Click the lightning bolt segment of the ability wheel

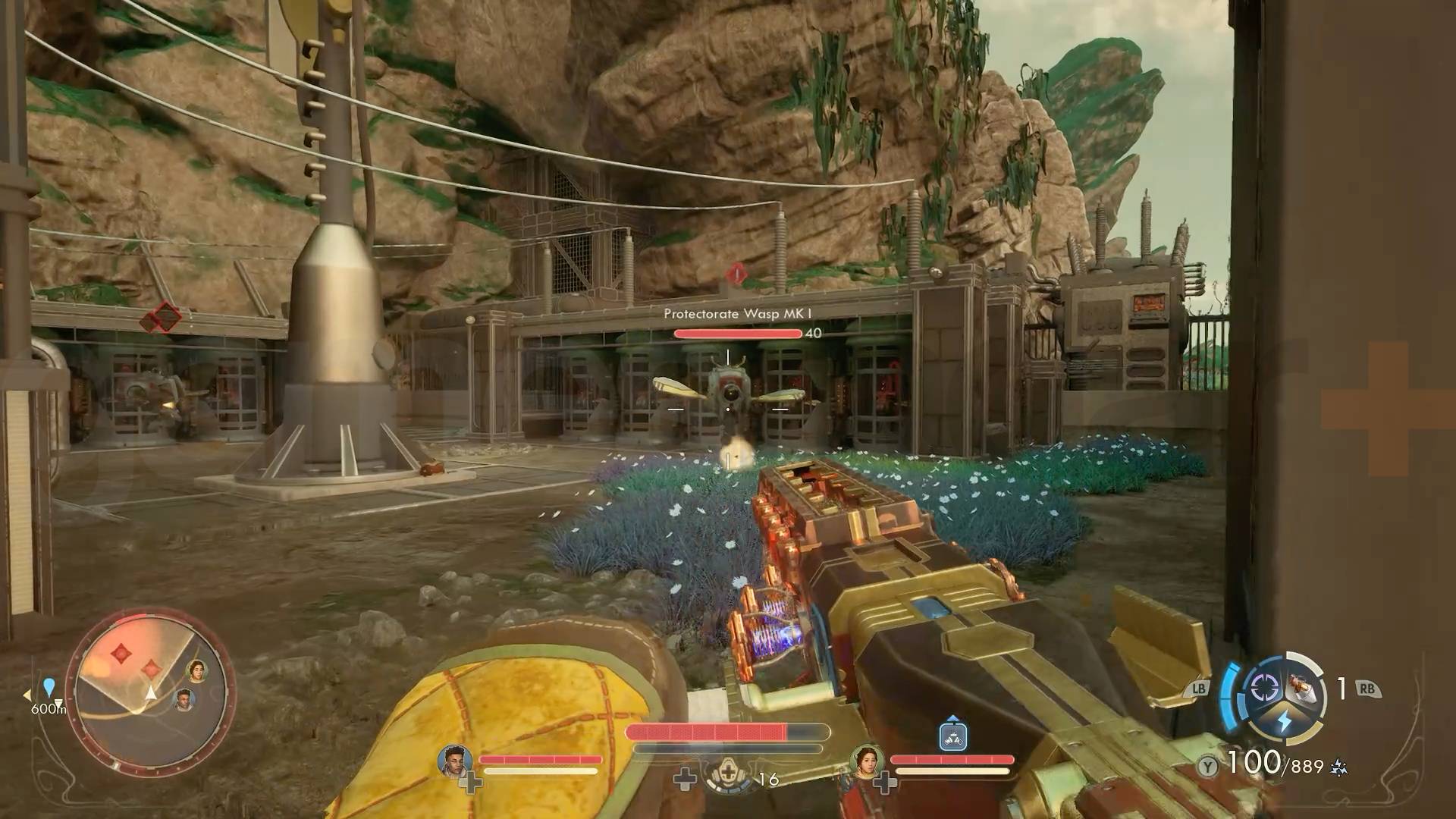1285,719
